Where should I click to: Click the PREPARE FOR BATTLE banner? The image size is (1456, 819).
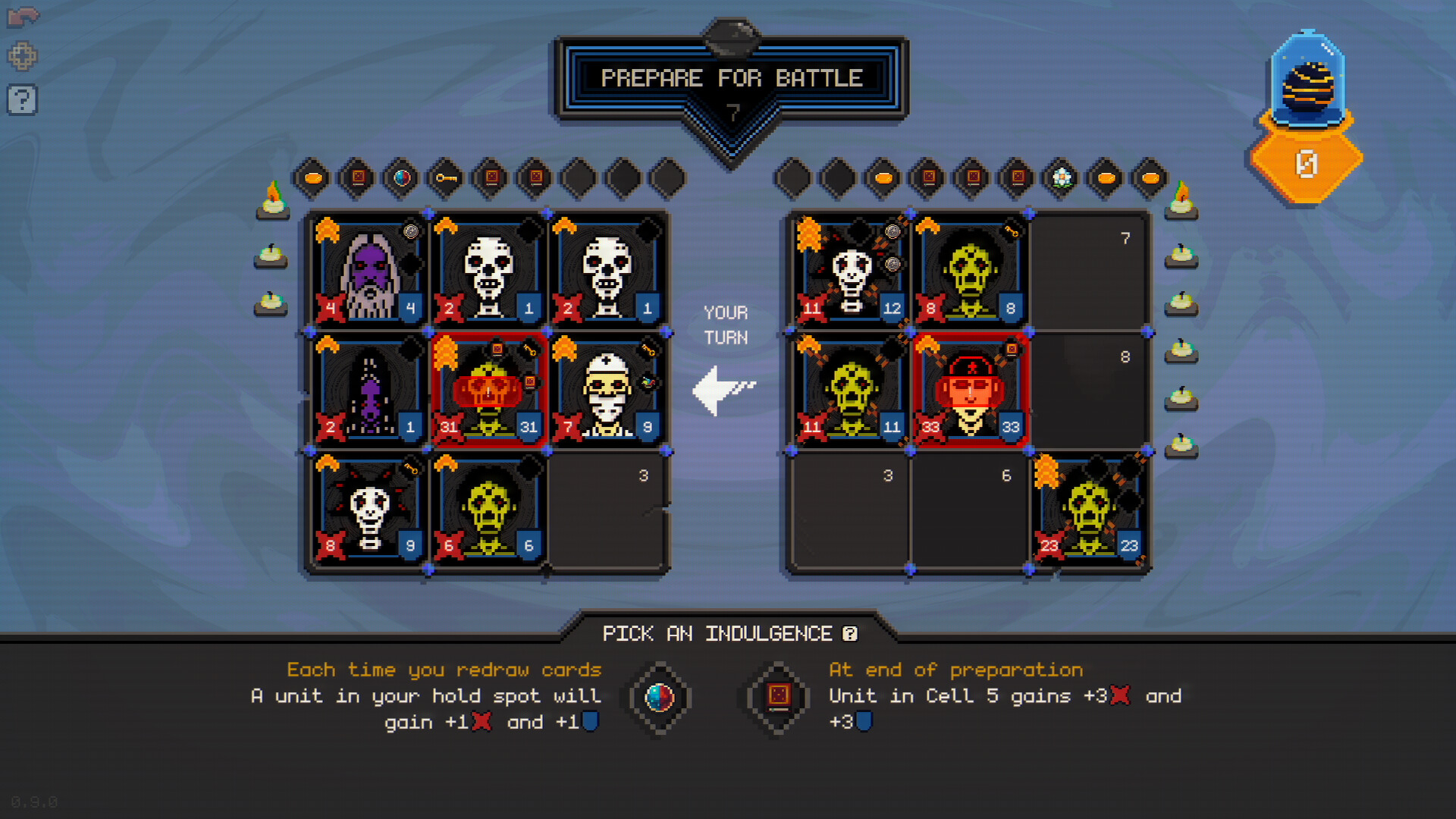coord(730,77)
